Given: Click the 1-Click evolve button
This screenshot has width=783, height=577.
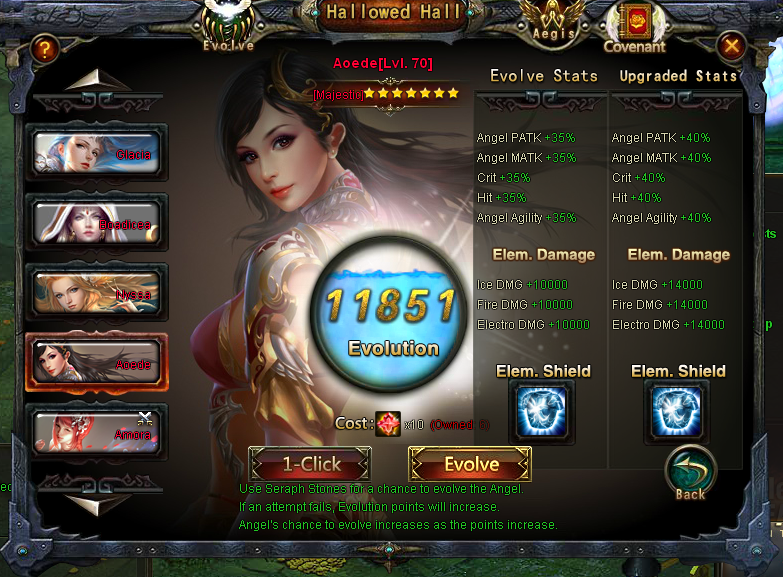Looking at the screenshot, I should pos(310,464).
